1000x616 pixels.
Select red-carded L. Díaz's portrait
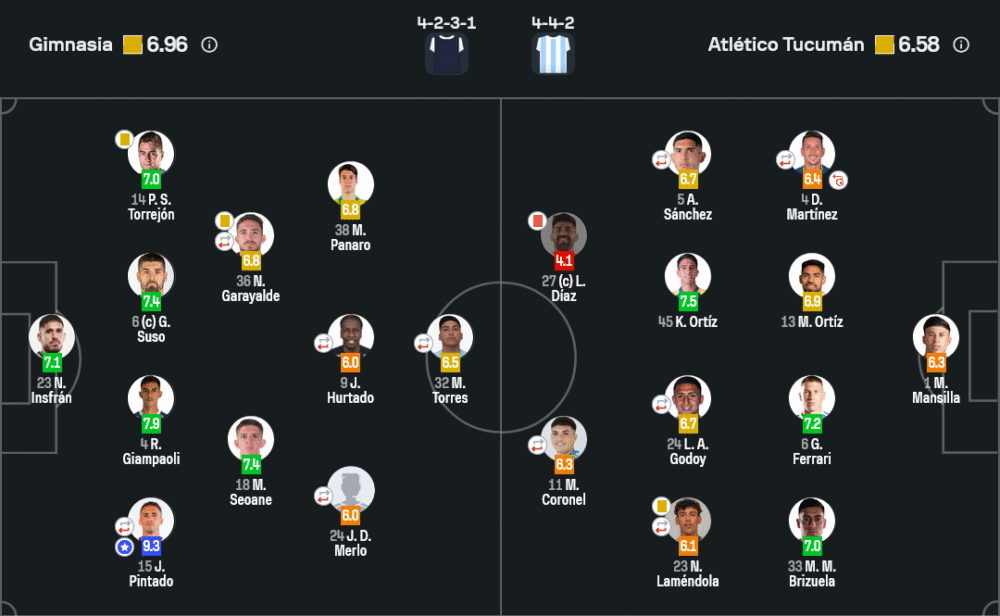pos(564,234)
